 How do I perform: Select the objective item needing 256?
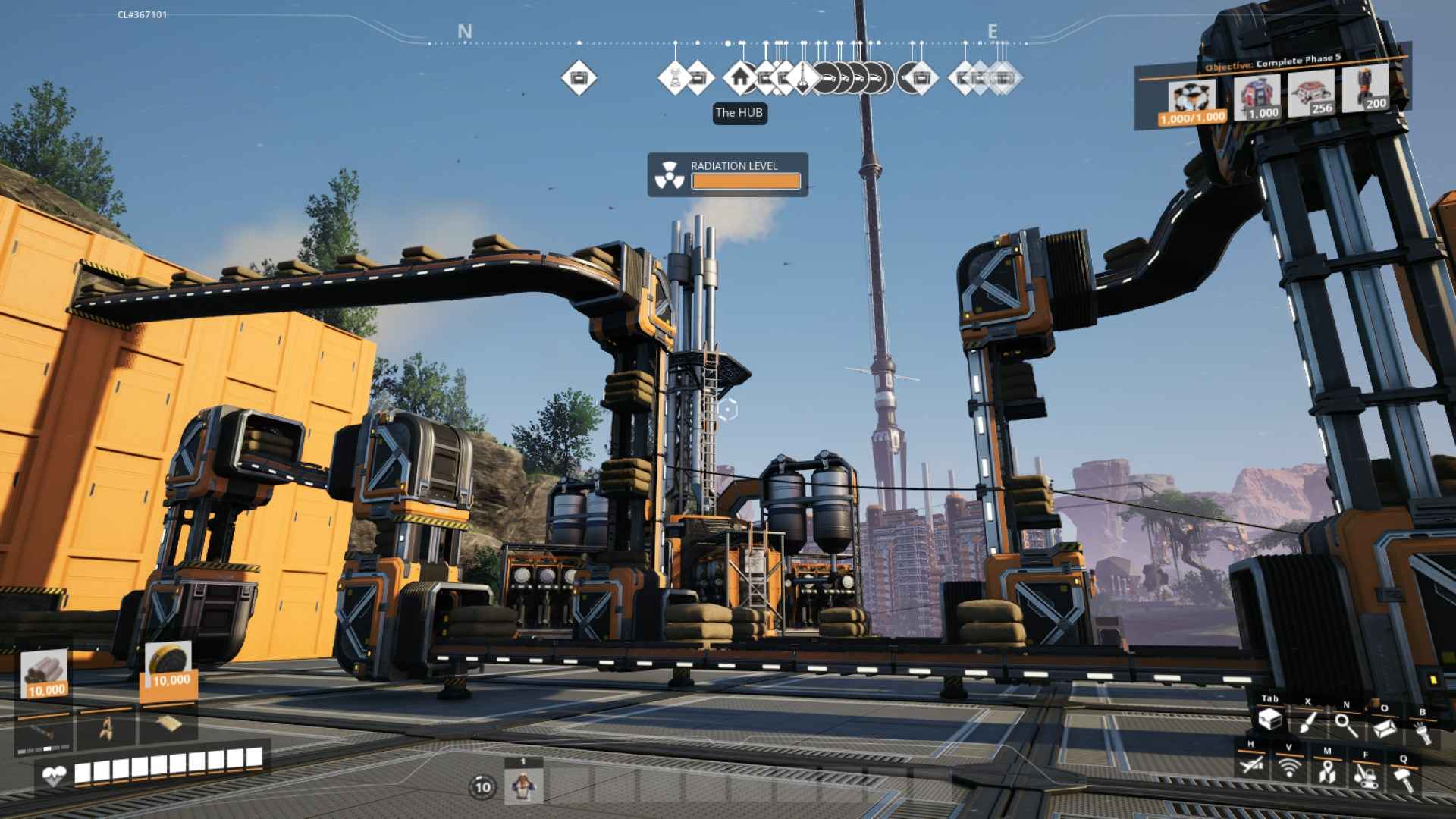(x=1311, y=94)
